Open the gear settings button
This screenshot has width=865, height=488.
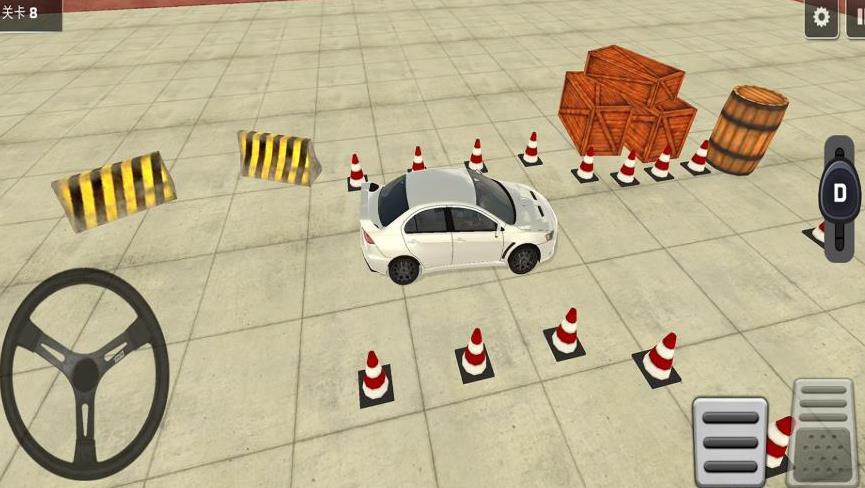pyautogui.click(x=821, y=18)
